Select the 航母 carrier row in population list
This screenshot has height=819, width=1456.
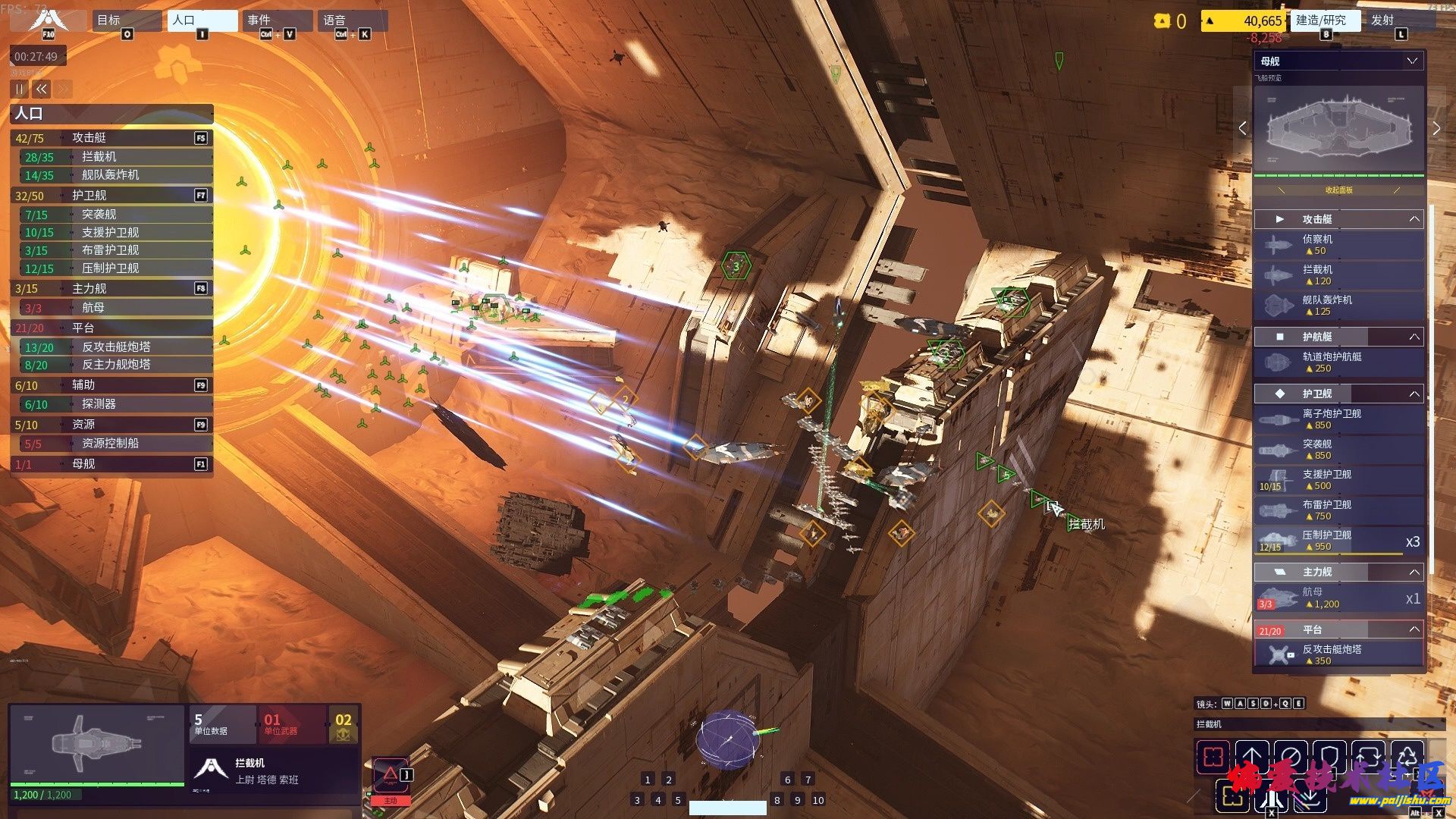pyautogui.click(x=114, y=308)
